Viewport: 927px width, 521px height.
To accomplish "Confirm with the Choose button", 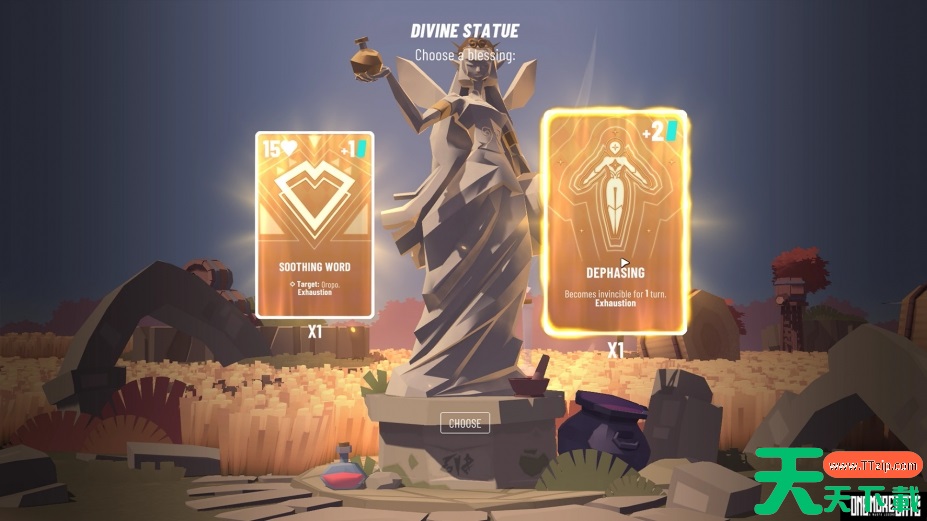I will (465, 423).
